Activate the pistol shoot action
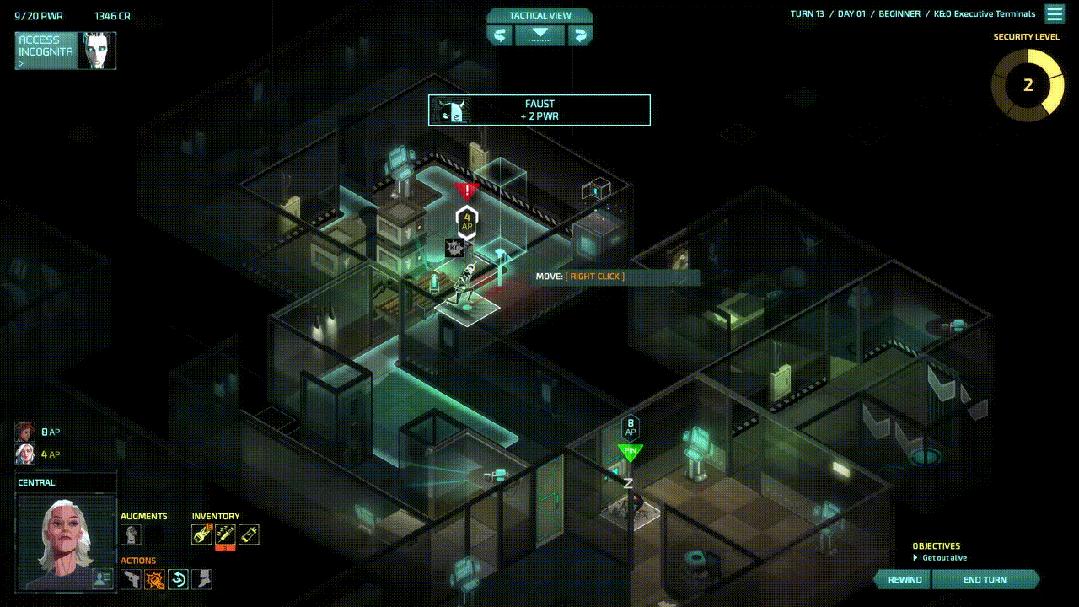The image size is (1079, 607). [131, 578]
